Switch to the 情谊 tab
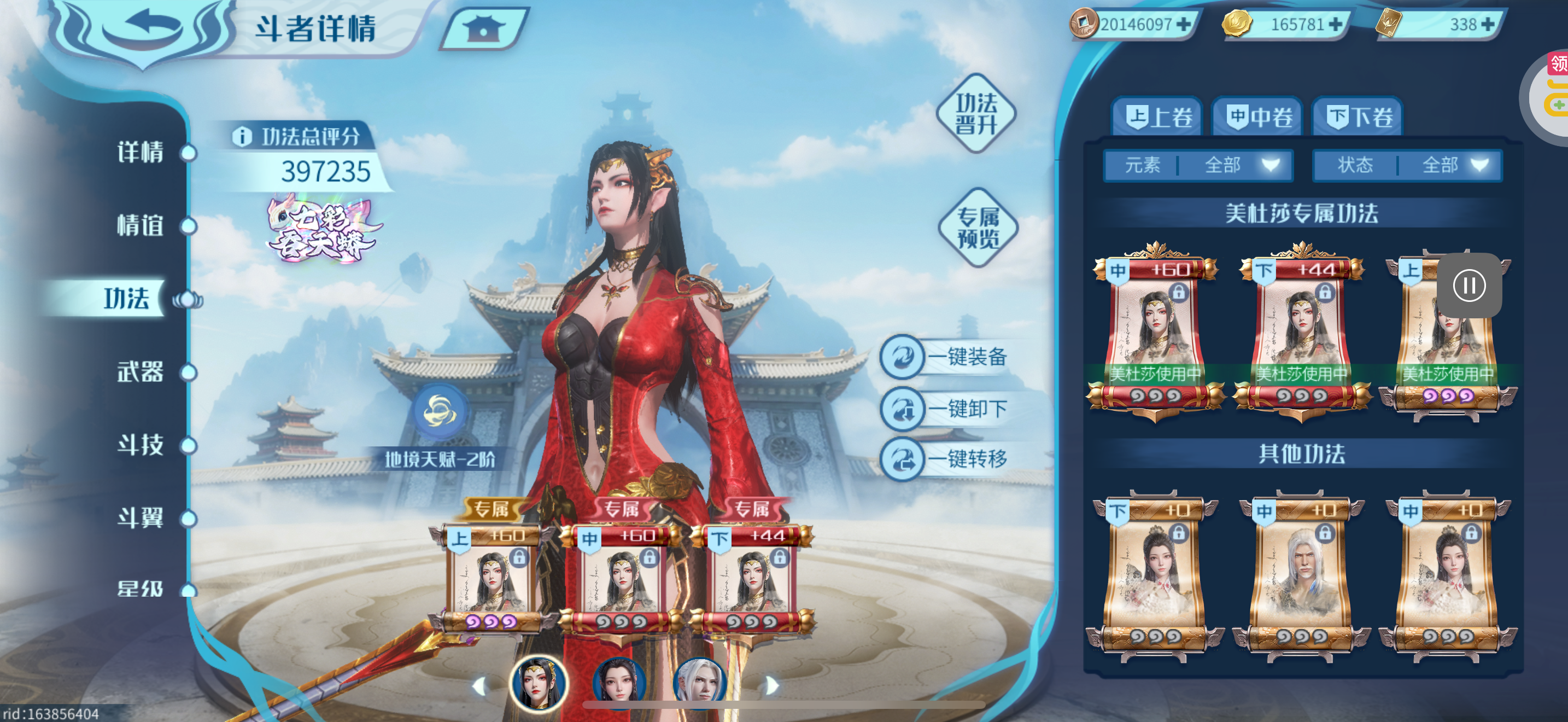 [141, 225]
